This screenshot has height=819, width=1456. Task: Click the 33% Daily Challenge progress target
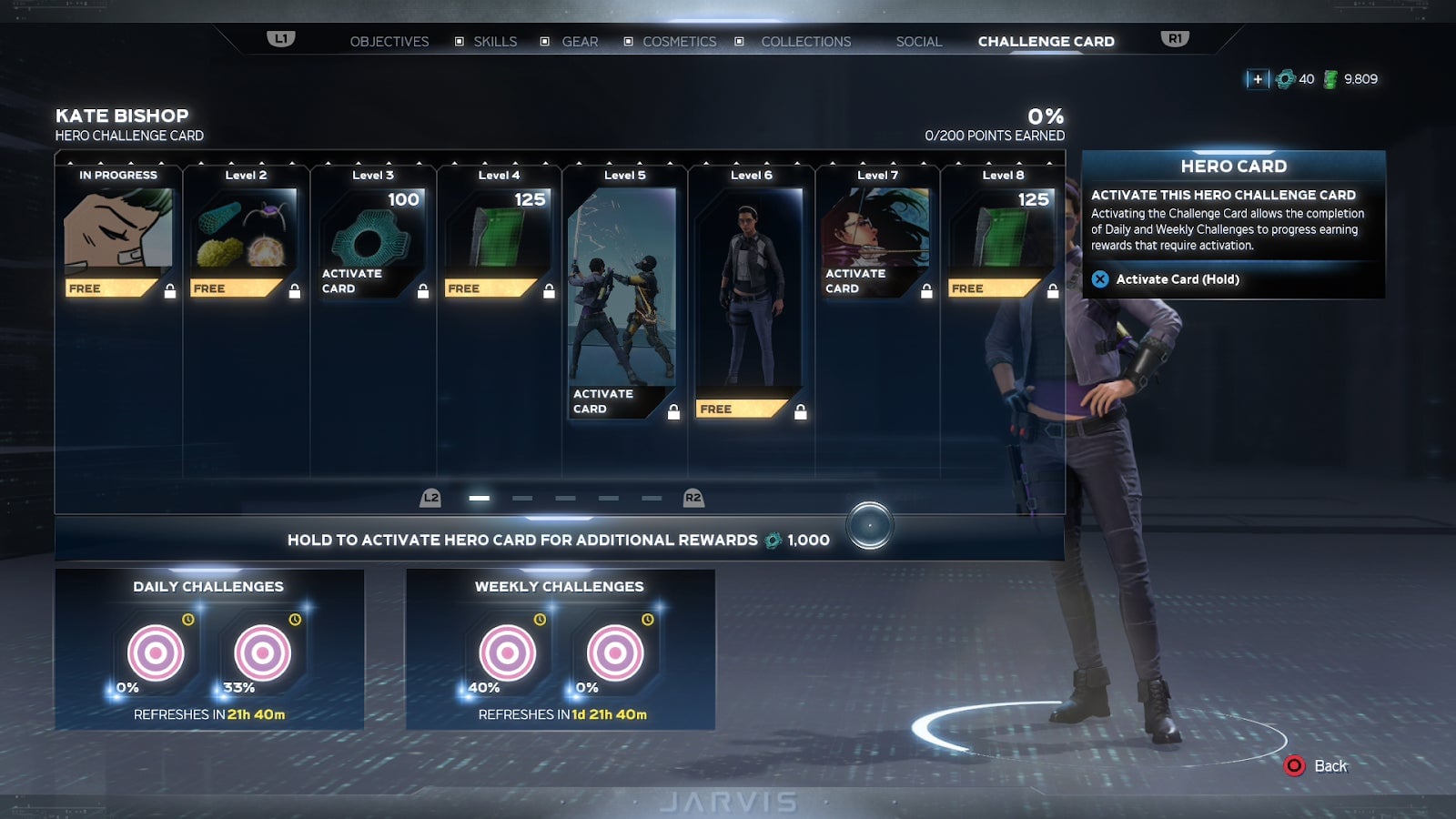point(262,651)
